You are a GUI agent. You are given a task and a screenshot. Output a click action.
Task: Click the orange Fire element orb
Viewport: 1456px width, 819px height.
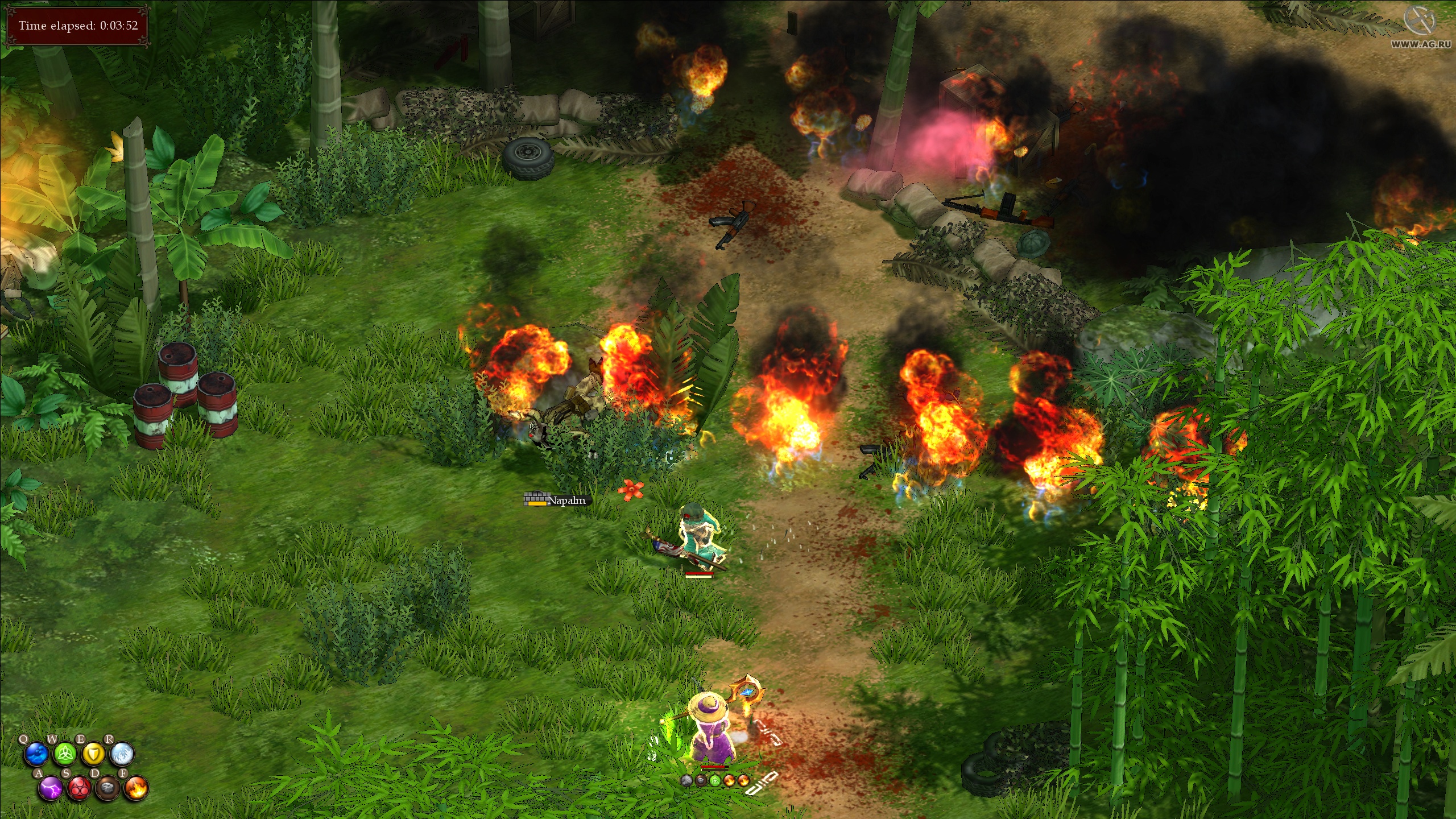[x=136, y=789]
